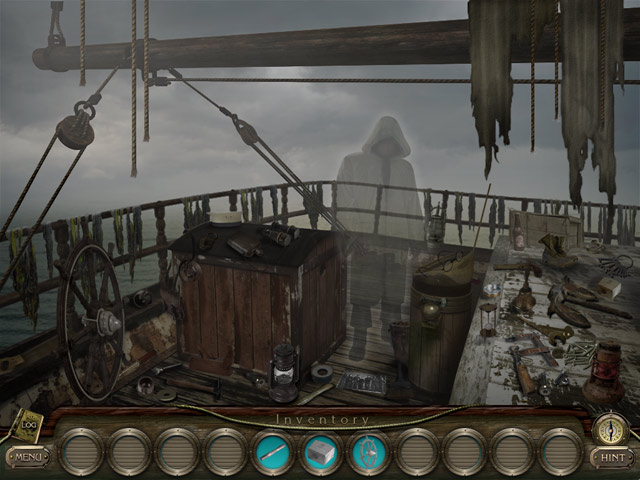
Task: Pick the grey box inventory item
Action: [321, 453]
